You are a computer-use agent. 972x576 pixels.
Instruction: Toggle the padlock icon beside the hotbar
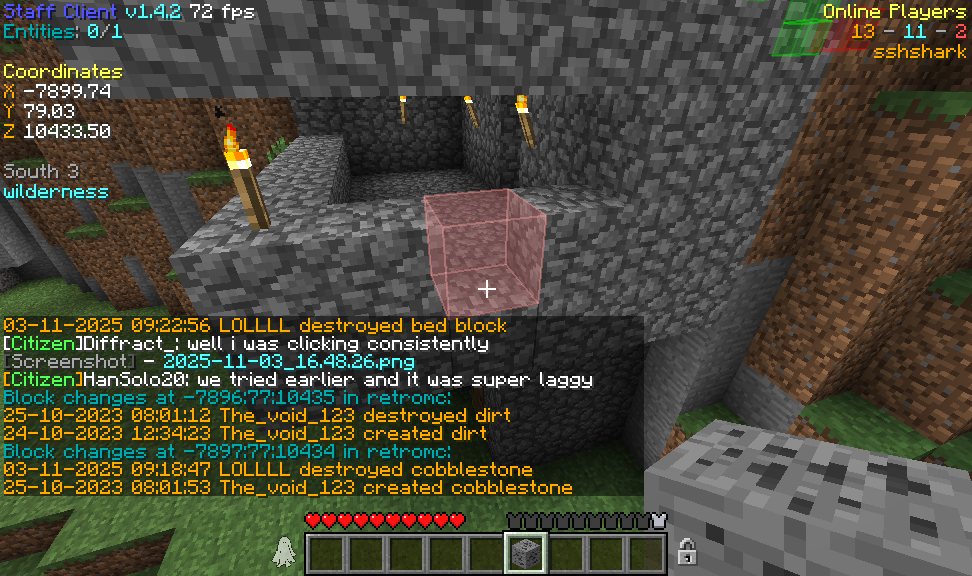point(687,551)
